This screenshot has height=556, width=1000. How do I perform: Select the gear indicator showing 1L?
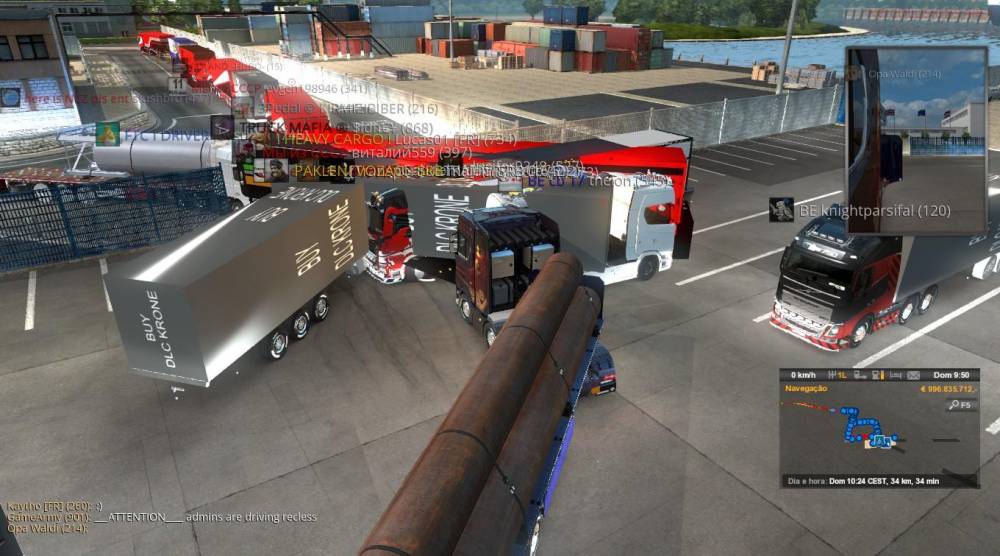(x=843, y=375)
